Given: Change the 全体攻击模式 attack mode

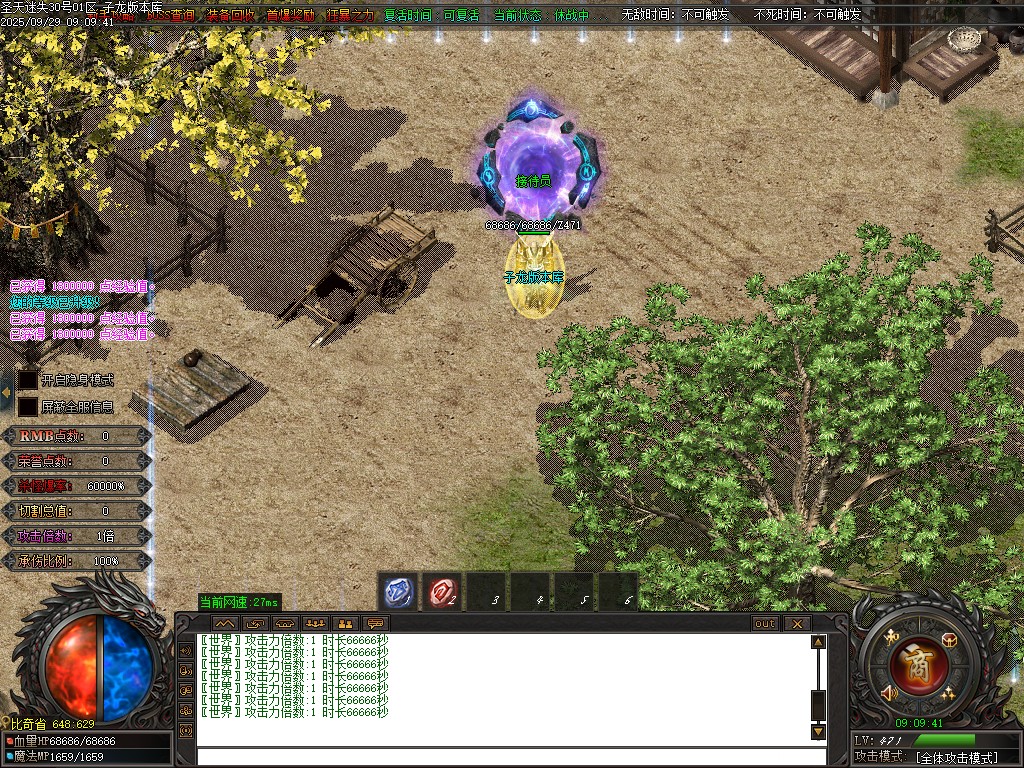Looking at the screenshot, I should (955, 757).
